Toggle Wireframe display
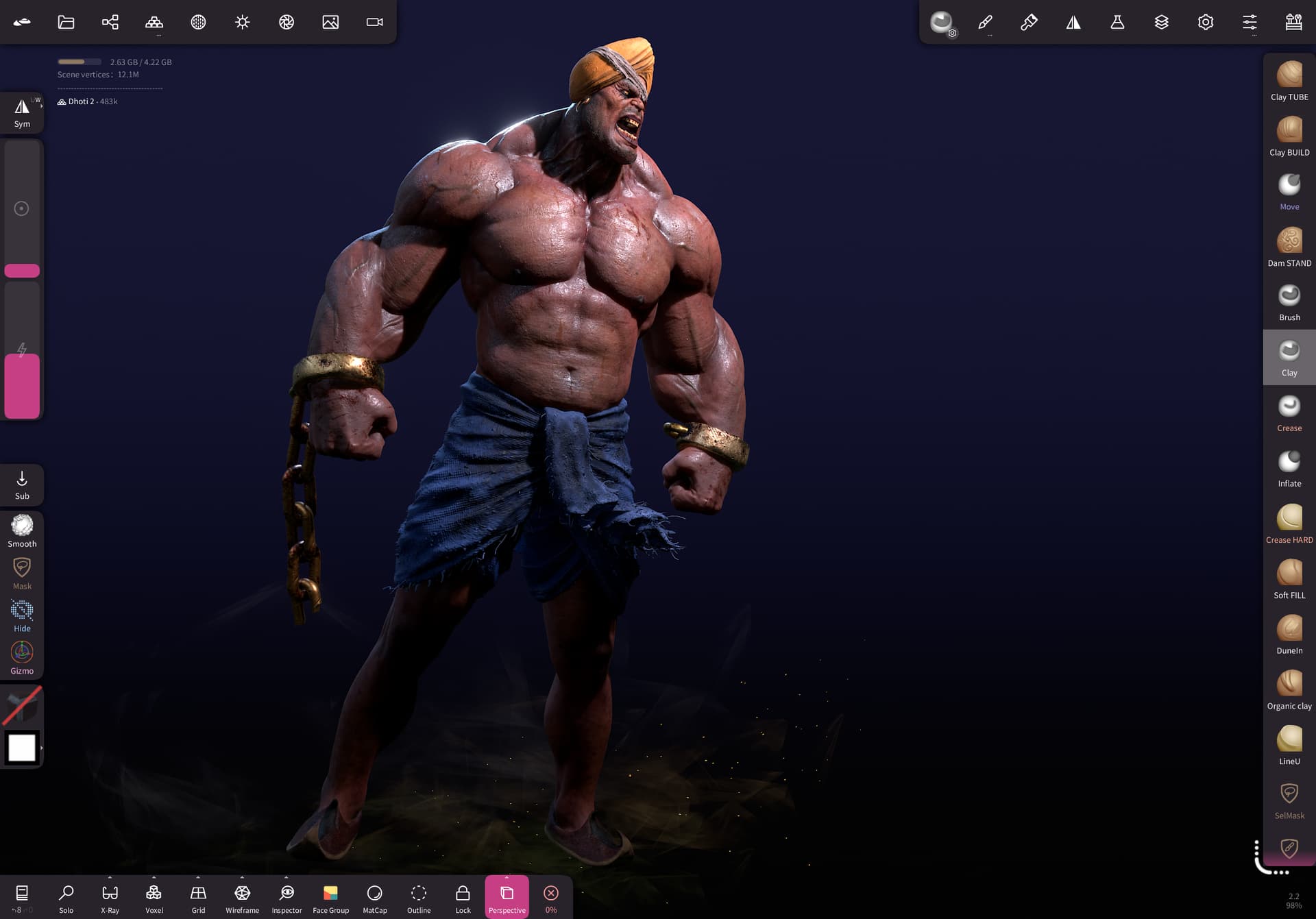This screenshot has width=1316, height=919. pyautogui.click(x=242, y=898)
